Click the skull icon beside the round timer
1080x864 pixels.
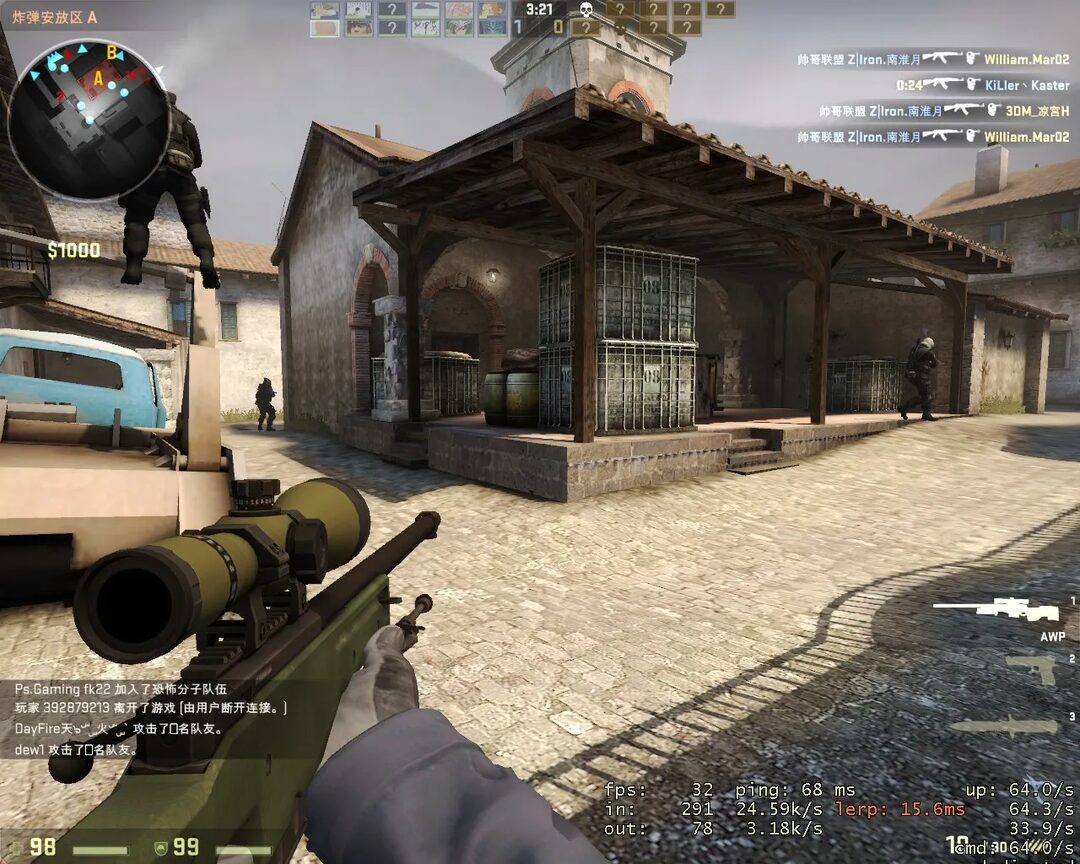(587, 10)
